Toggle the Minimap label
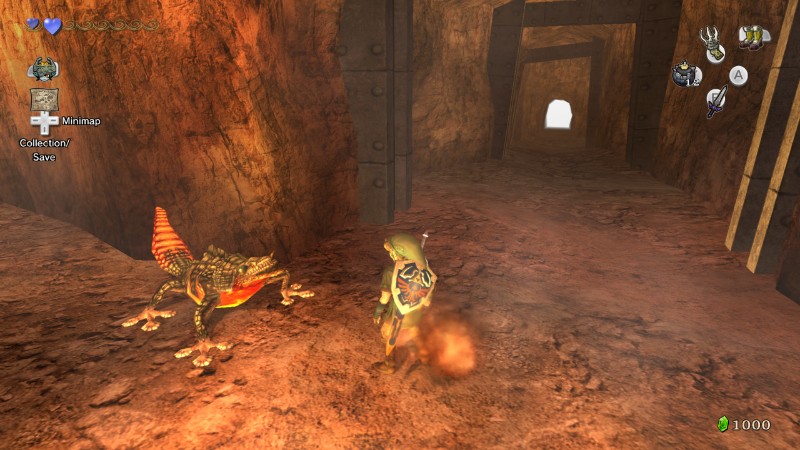 [x=81, y=121]
